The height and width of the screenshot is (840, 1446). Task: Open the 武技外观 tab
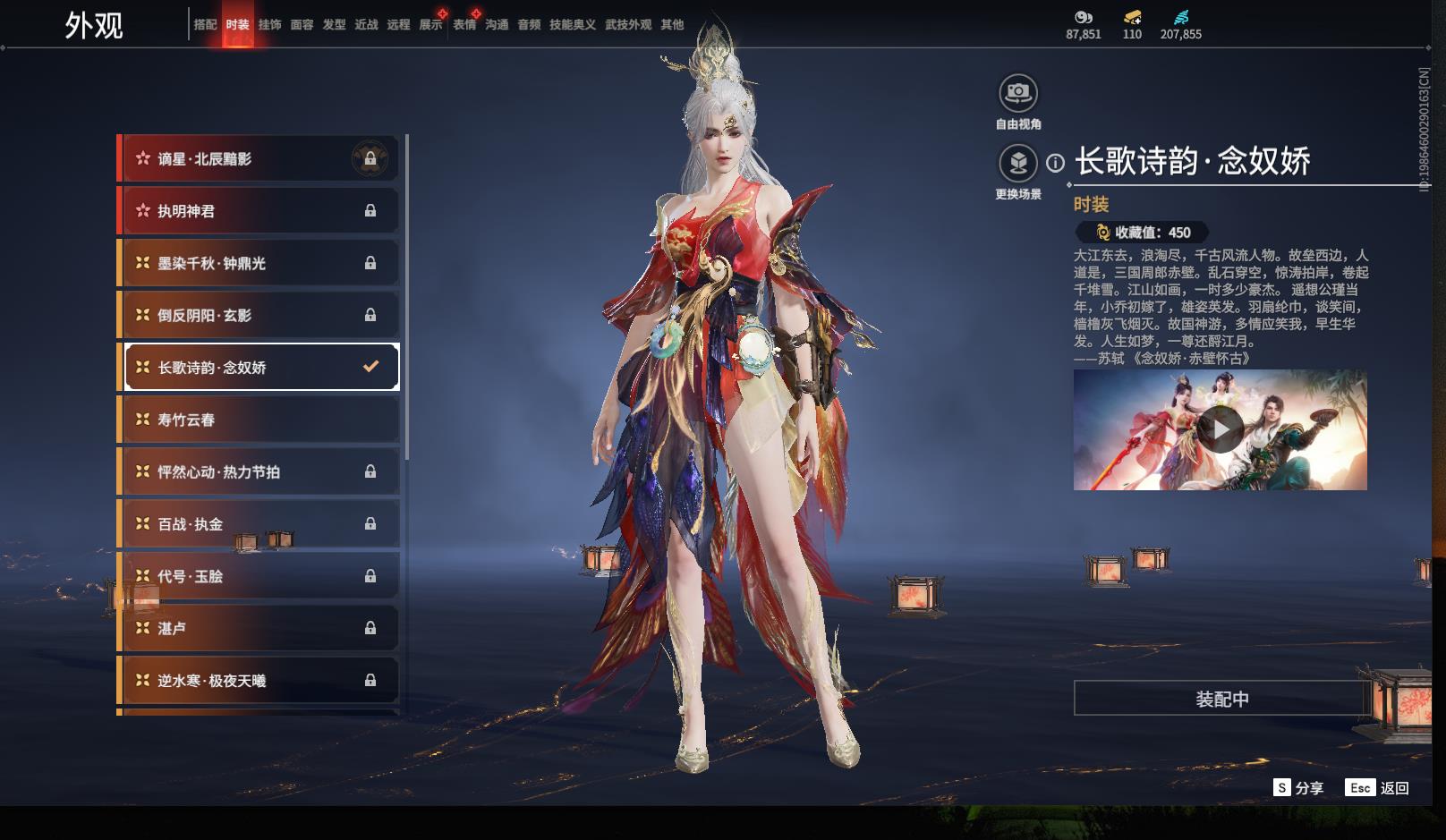tap(627, 25)
